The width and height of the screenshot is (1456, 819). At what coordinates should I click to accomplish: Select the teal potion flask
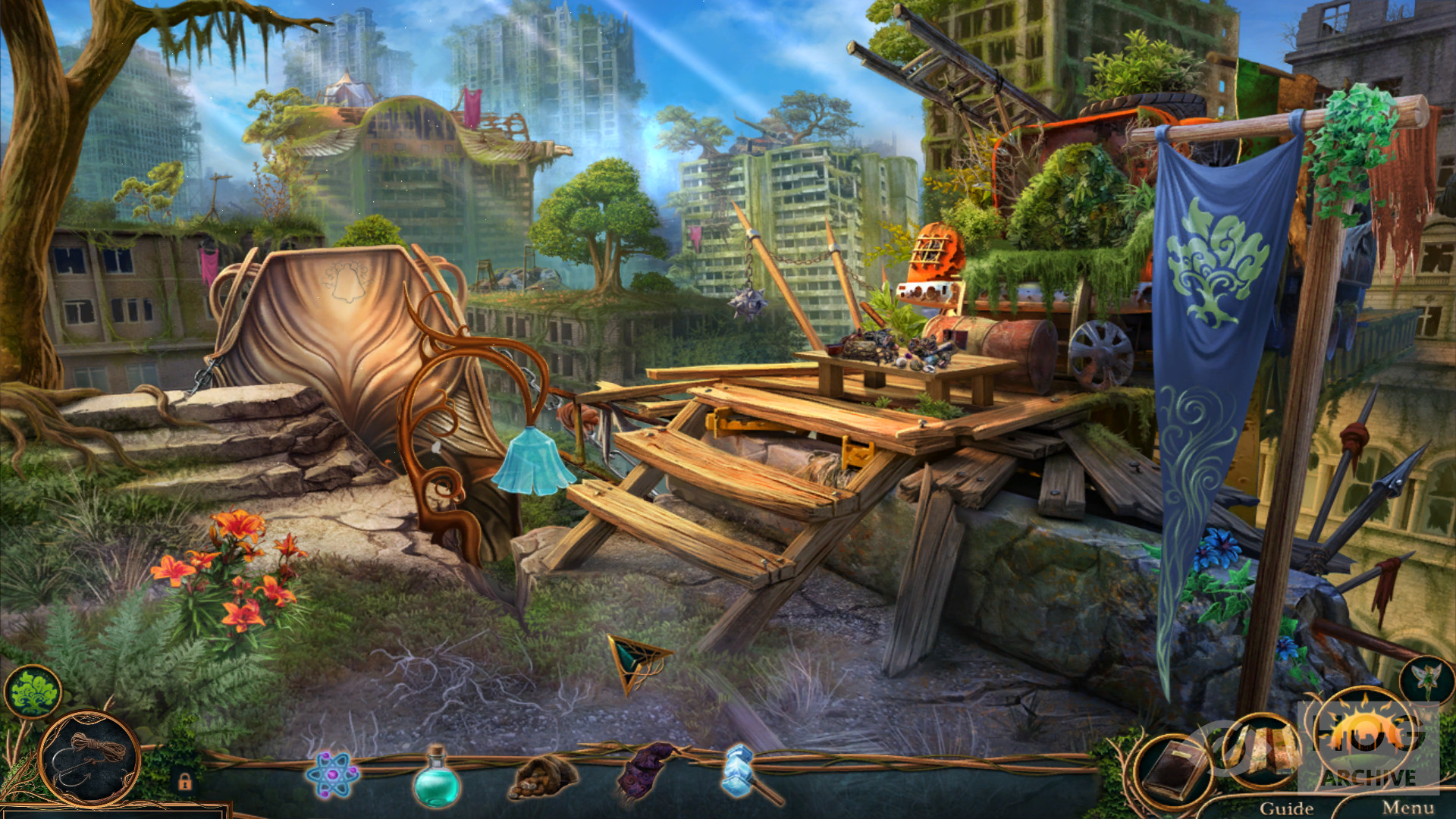436,779
